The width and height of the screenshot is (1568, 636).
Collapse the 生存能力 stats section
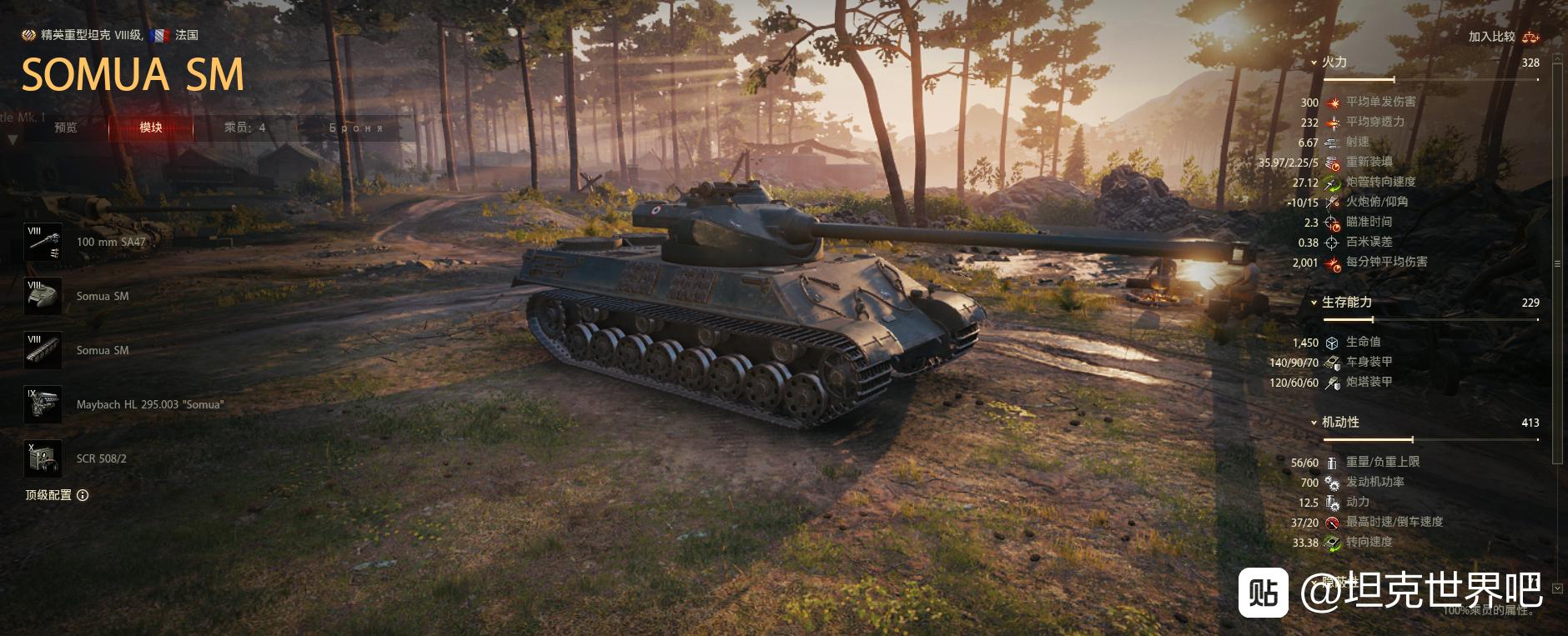(1314, 303)
